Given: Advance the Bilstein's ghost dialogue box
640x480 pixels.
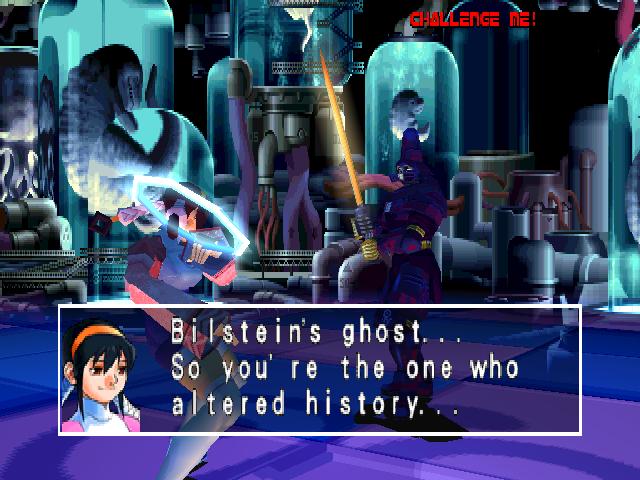Looking at the screenshot, I should click(345, 369).
